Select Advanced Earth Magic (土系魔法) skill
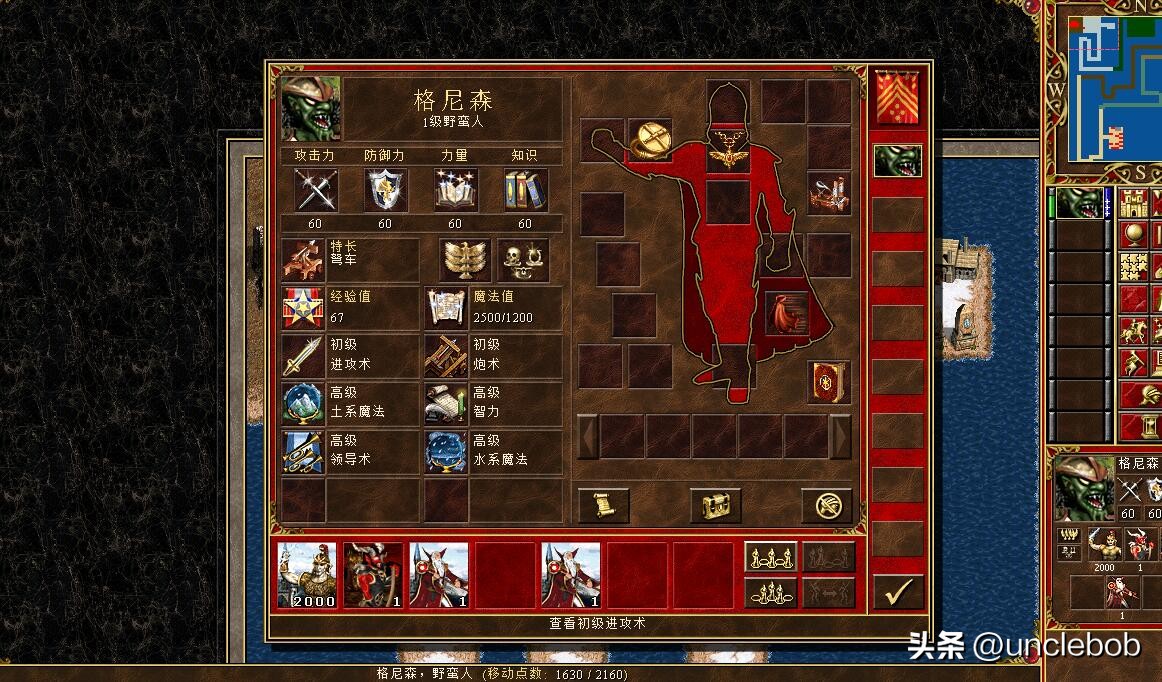This screenshot has width=1162, height=682. pos(302,403)
